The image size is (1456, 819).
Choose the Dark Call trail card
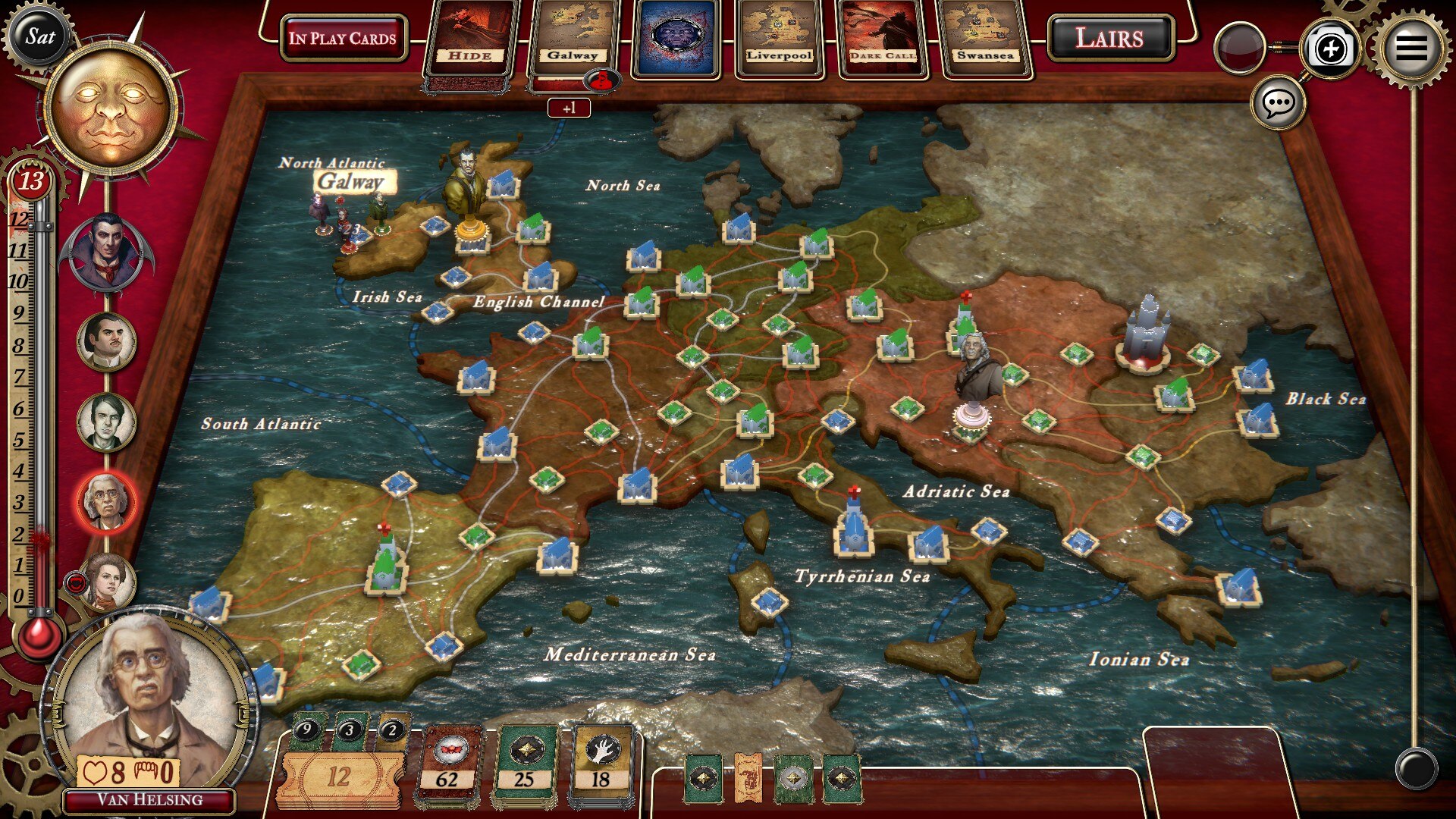(882, 38)
